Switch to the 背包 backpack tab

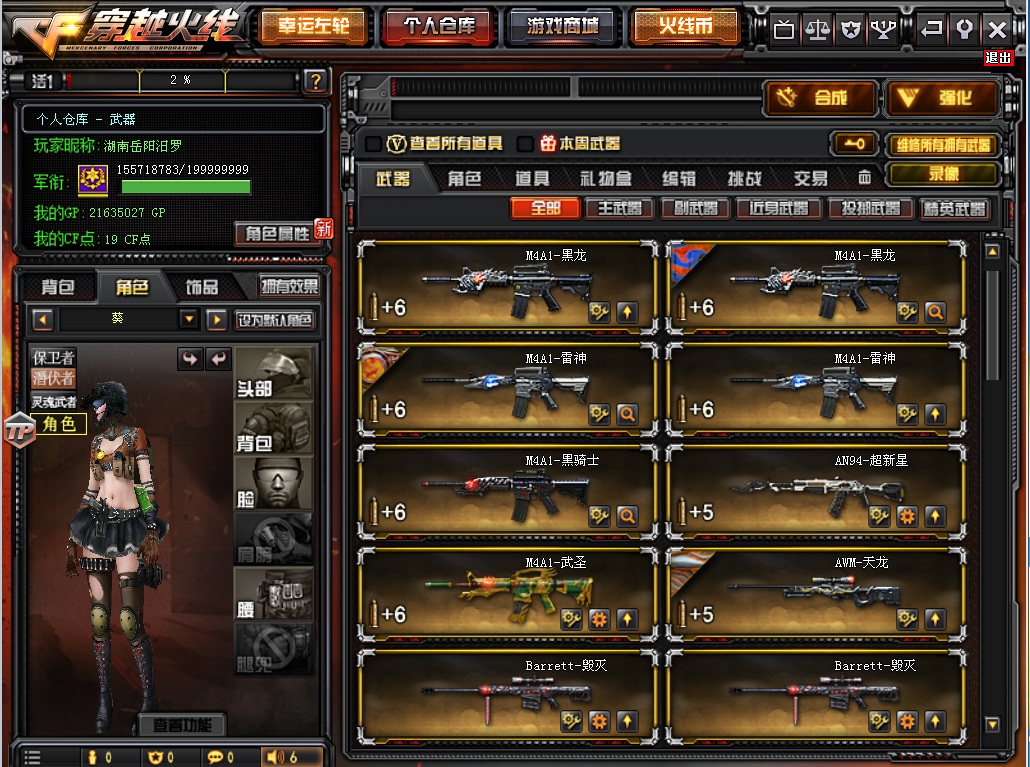pos(57,287)
